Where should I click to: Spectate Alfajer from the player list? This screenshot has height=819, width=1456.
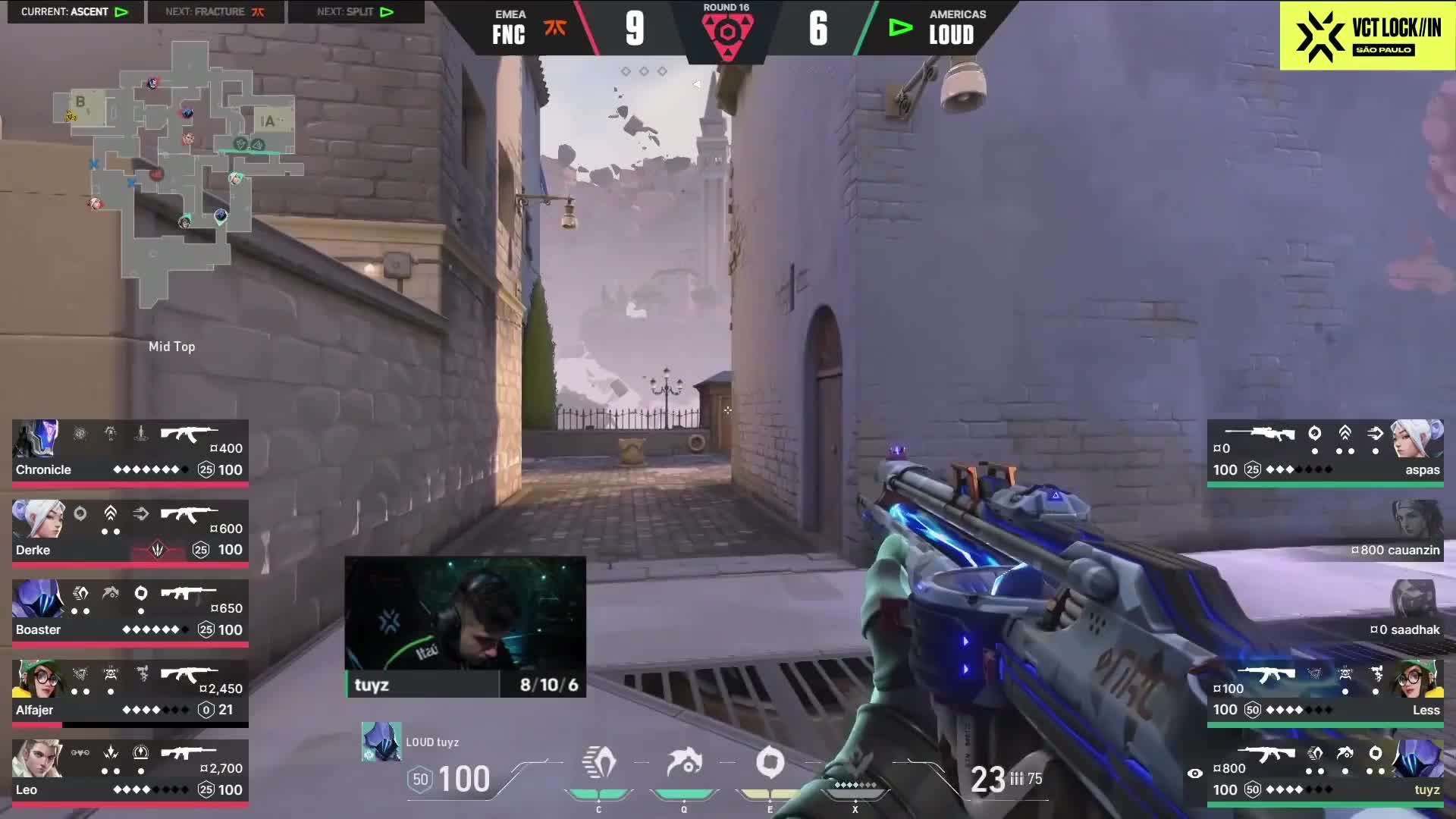[130, 692]
